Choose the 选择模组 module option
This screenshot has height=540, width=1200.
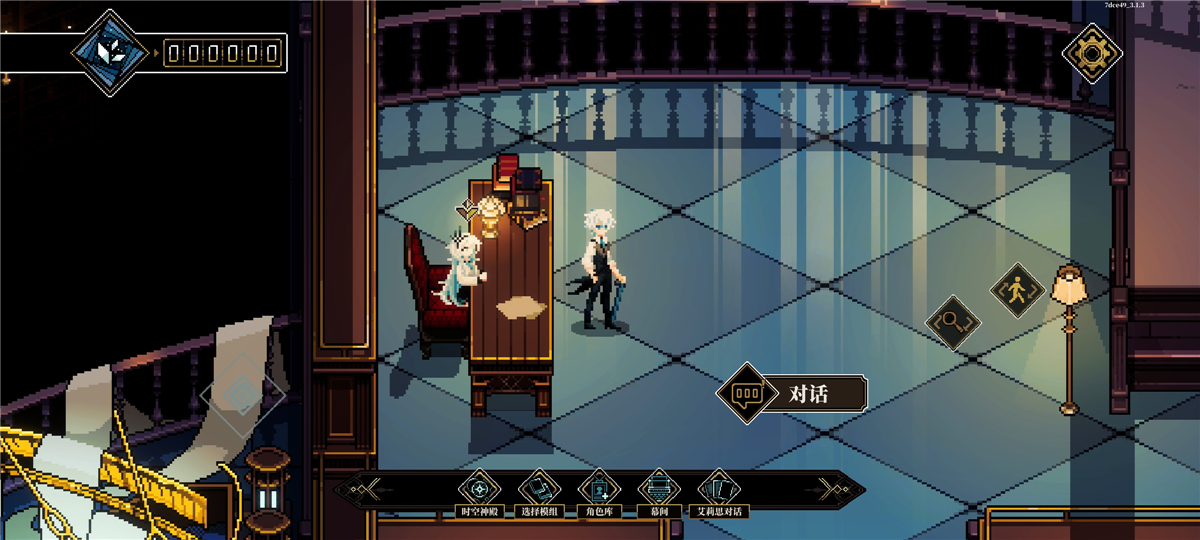click(x=538, y=490)
